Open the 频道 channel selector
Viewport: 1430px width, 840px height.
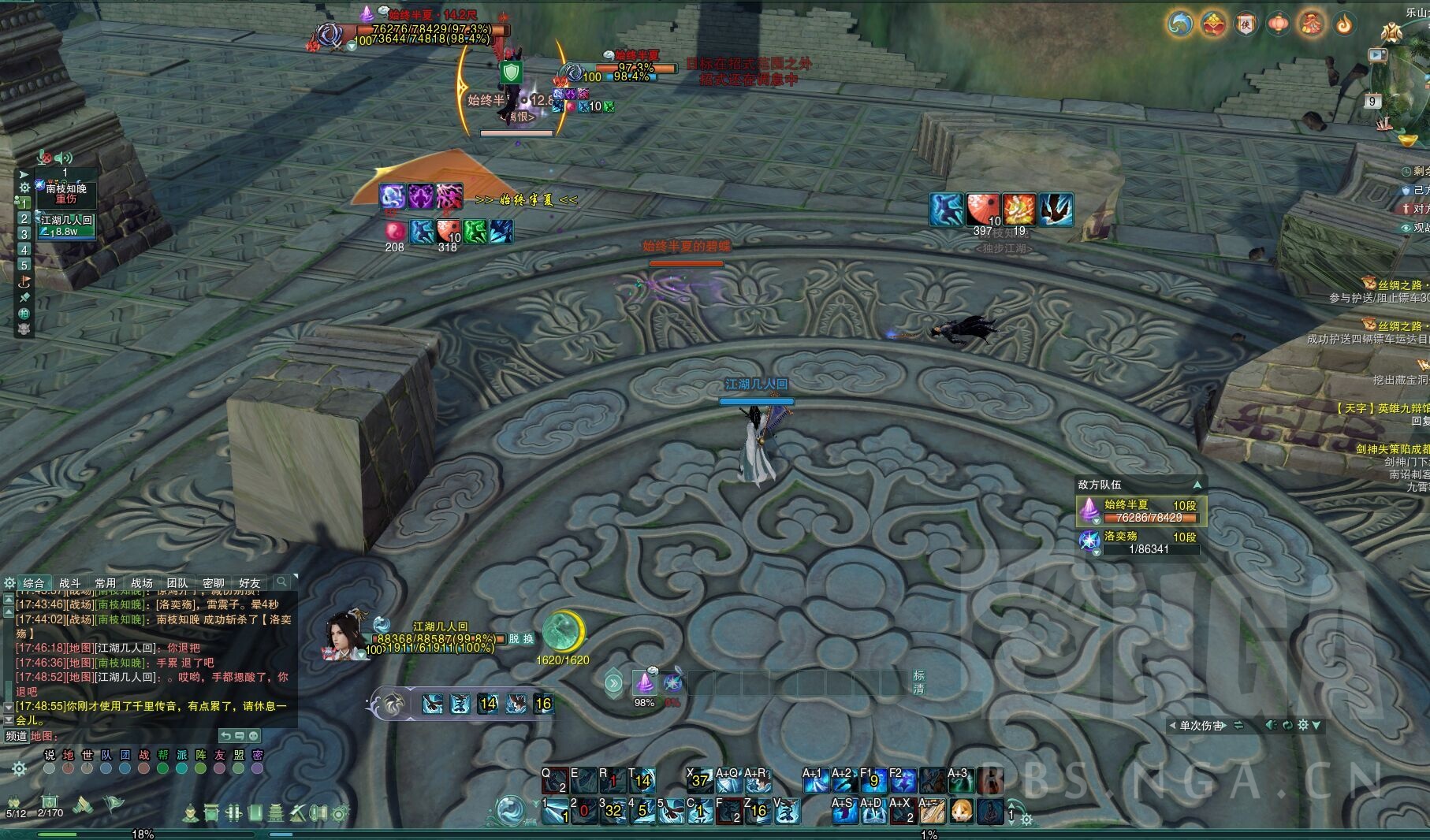(16, 736)
